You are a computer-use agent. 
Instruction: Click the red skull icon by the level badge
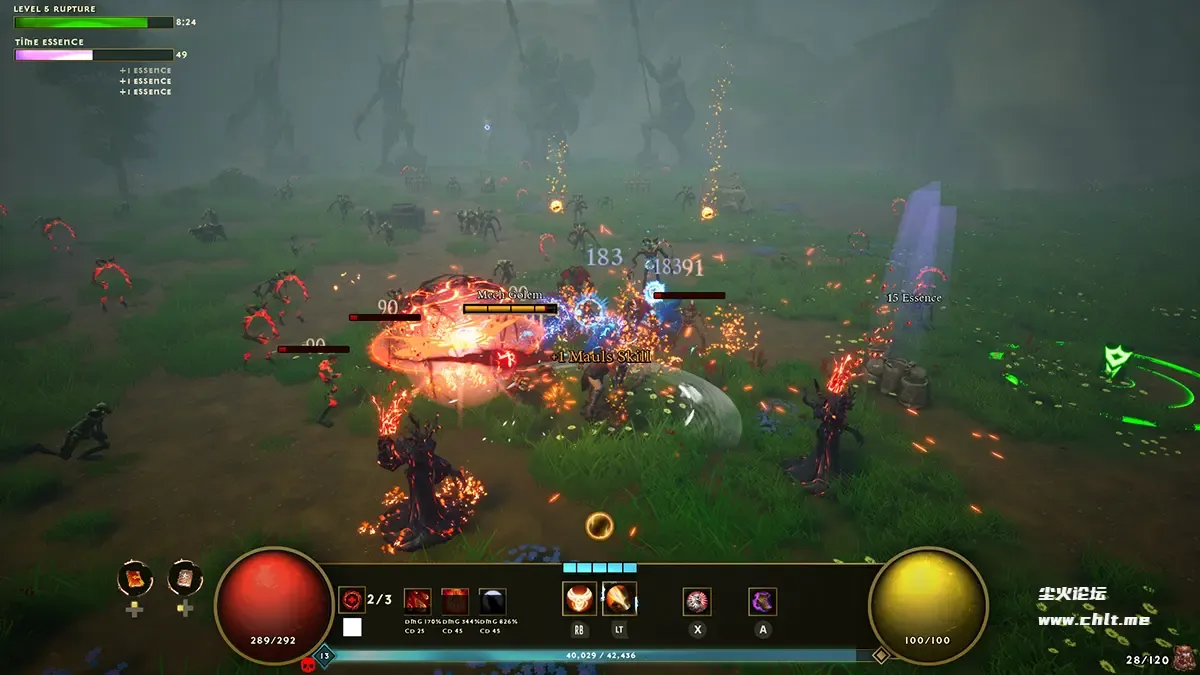[308, 662]
